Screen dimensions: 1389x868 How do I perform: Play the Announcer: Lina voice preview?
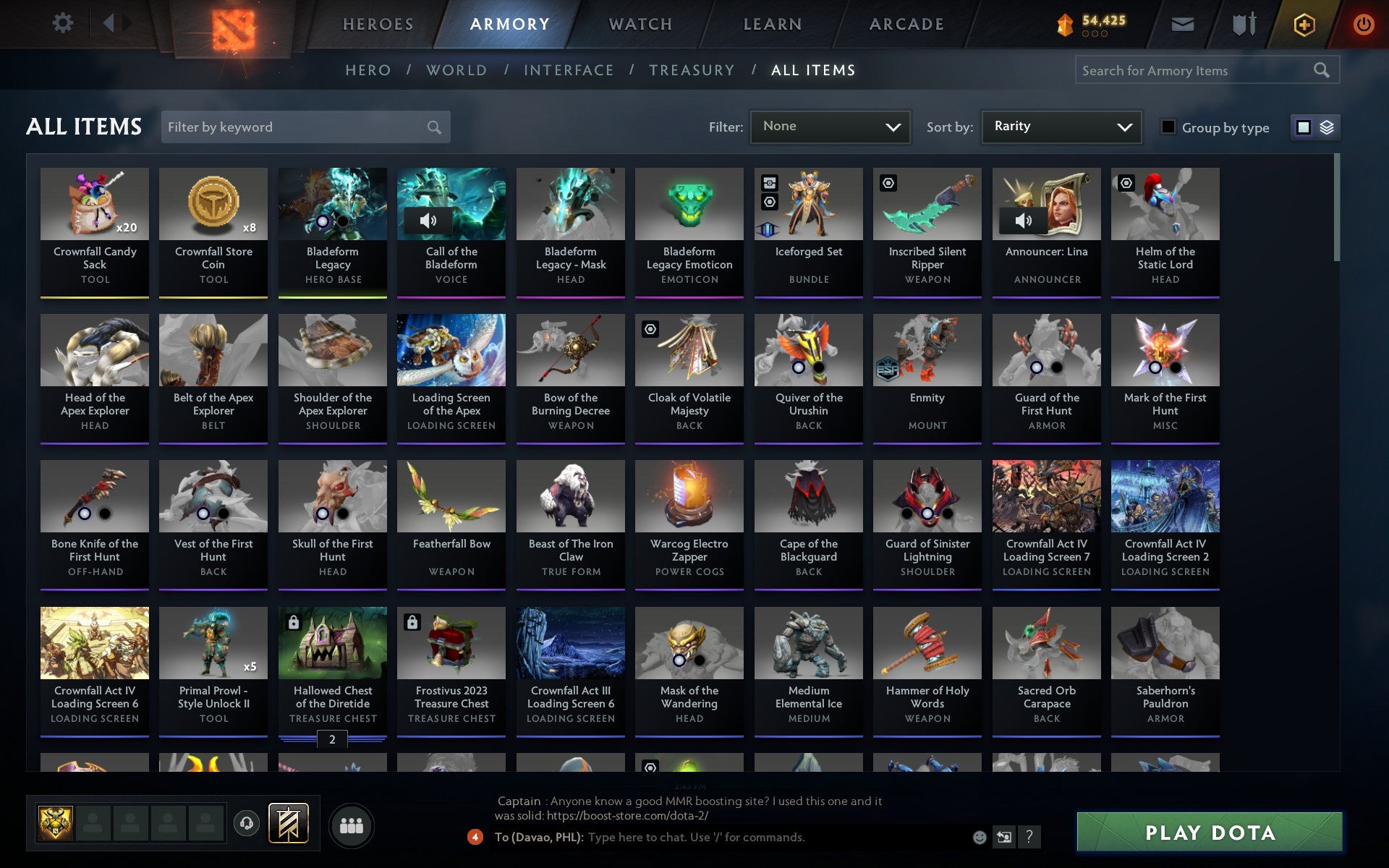tap(1022, 221)
